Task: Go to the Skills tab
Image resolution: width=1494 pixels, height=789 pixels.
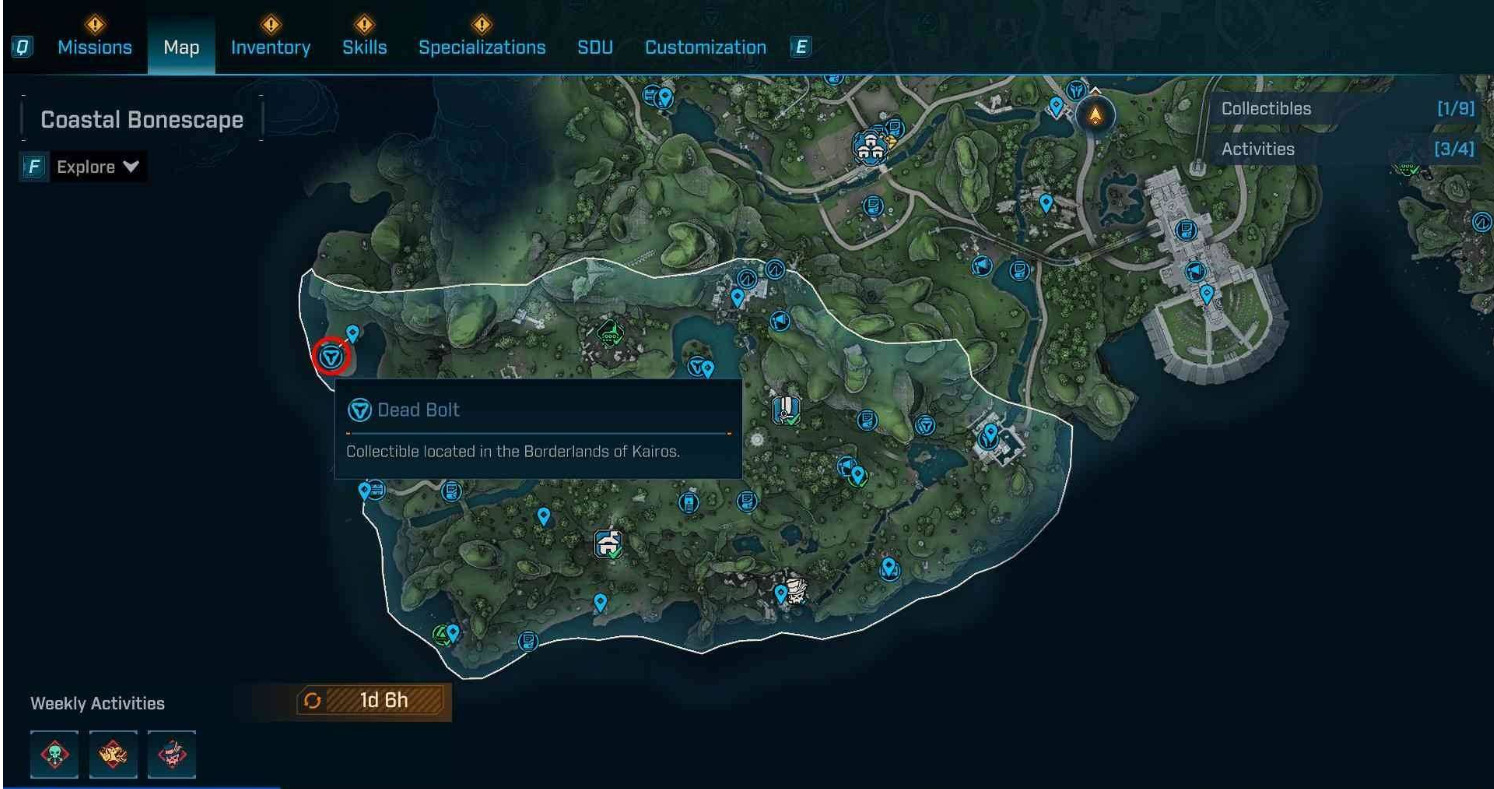Action: [364, 47]
